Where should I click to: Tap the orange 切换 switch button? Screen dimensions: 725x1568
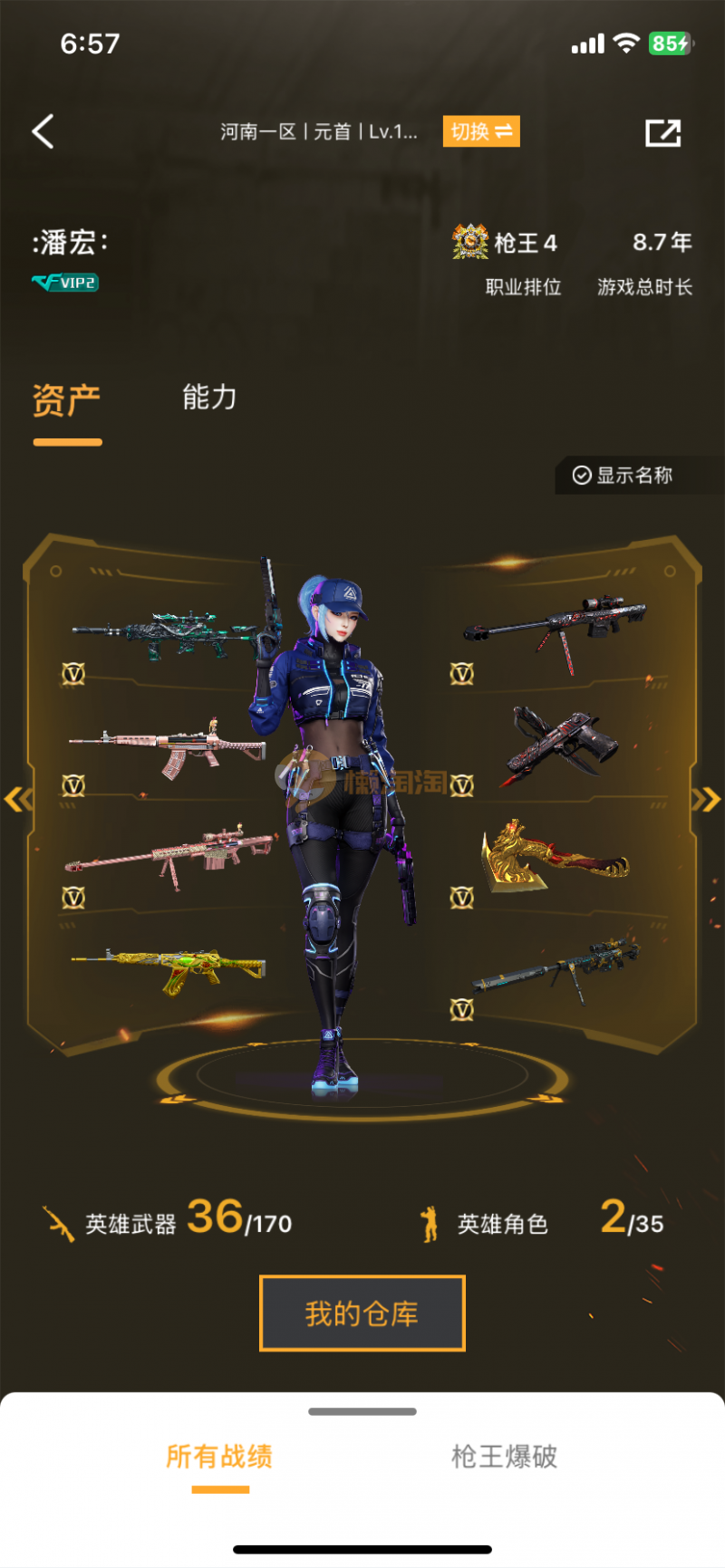(x=480, y=131)
